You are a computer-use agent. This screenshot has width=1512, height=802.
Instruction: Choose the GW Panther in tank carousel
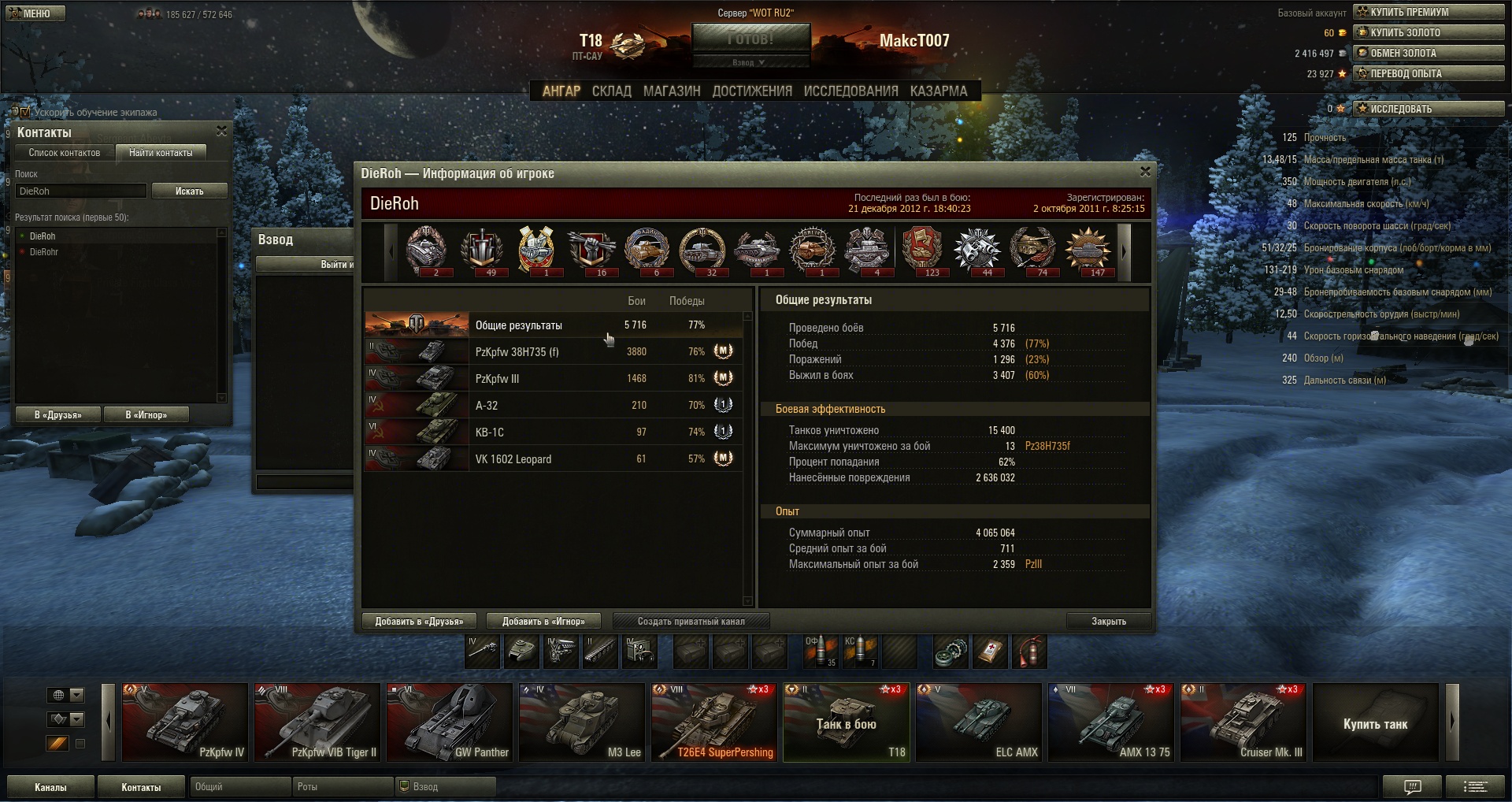coord(449,722)
